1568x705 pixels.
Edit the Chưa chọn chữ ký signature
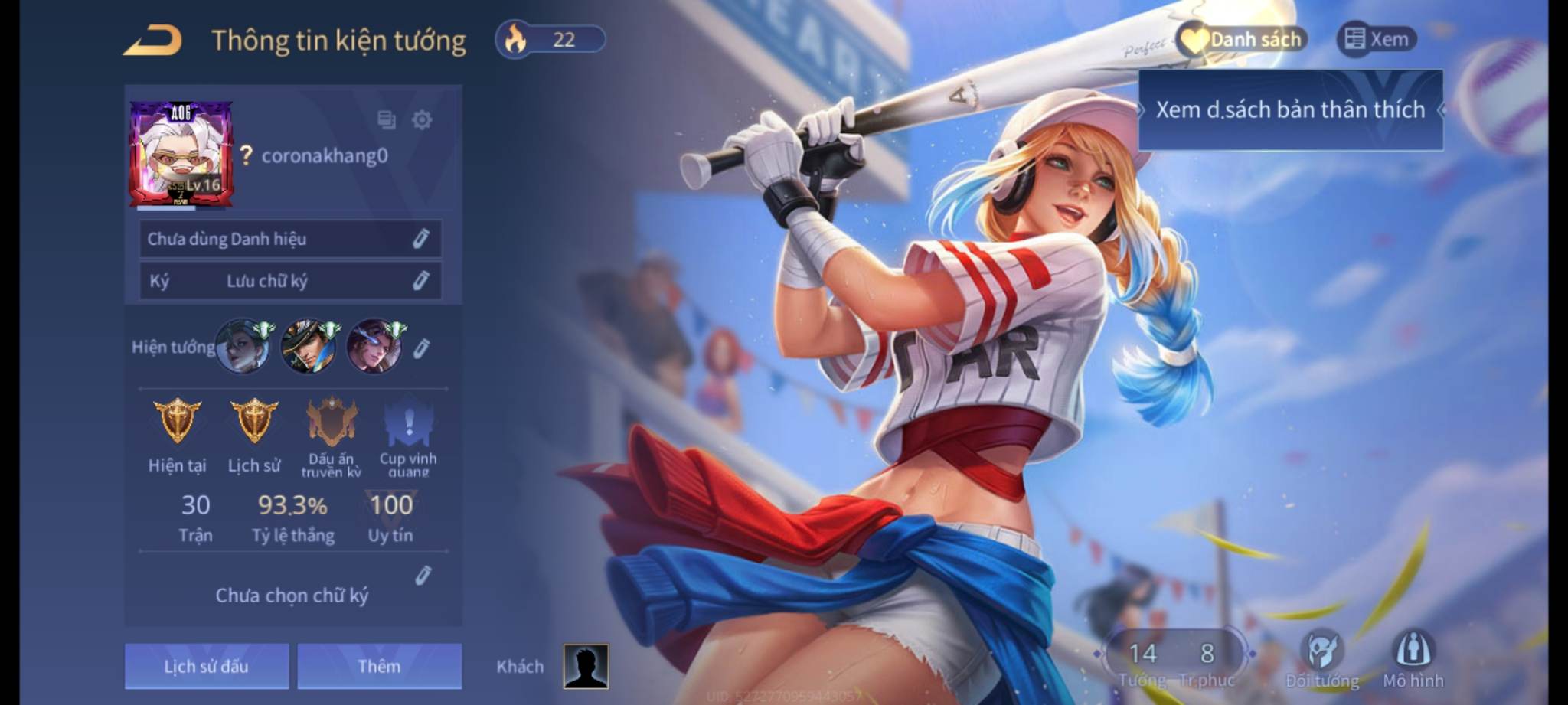(x=423, y=576)
